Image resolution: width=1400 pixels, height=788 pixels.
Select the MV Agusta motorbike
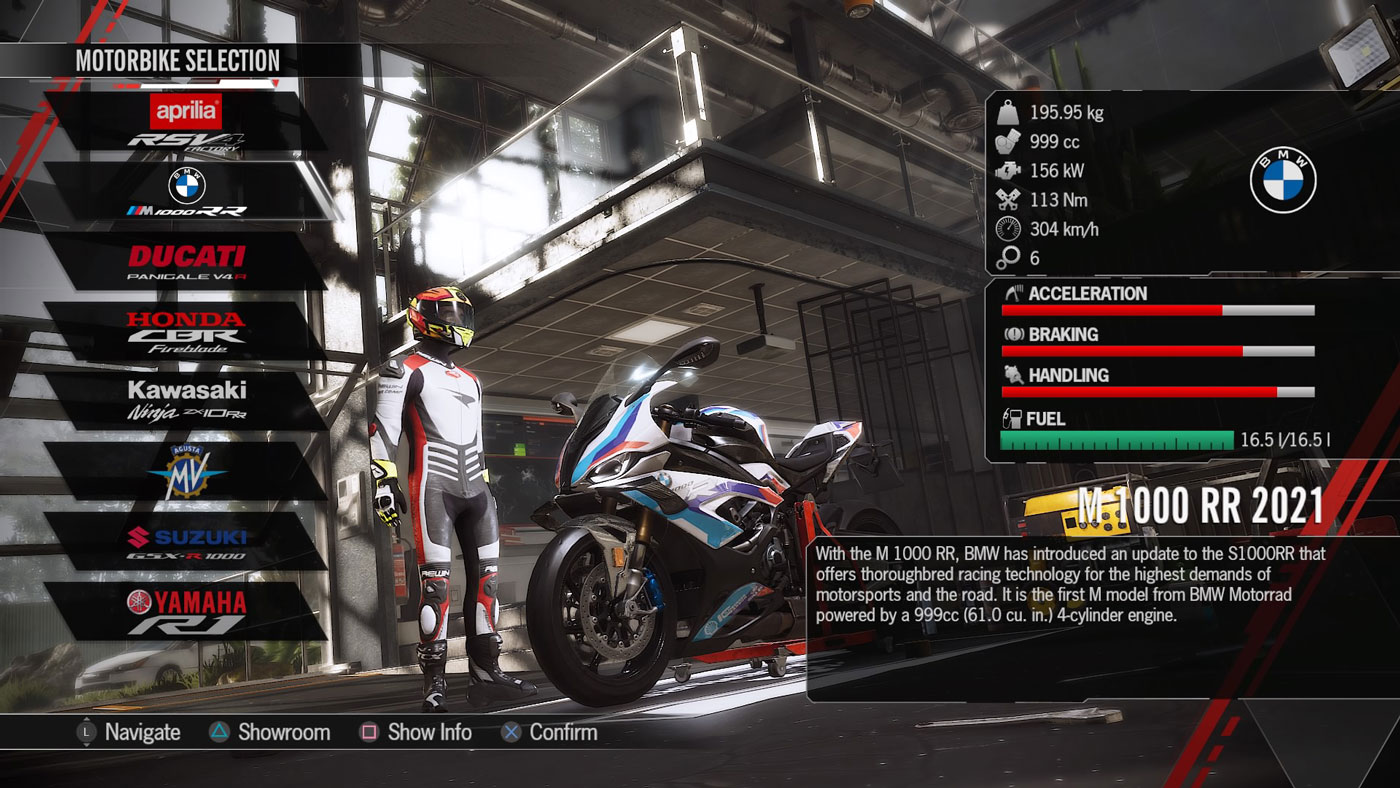(186, 471)
